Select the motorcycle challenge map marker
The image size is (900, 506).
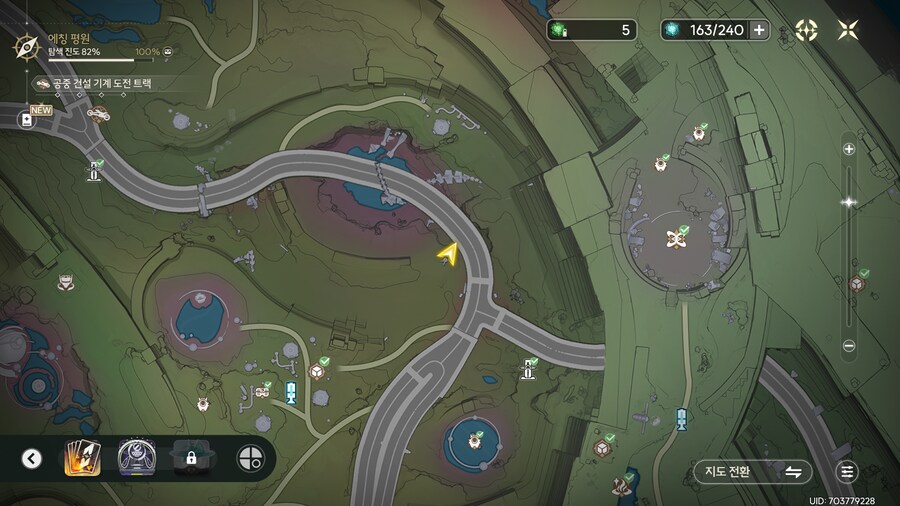pos(98,113)
